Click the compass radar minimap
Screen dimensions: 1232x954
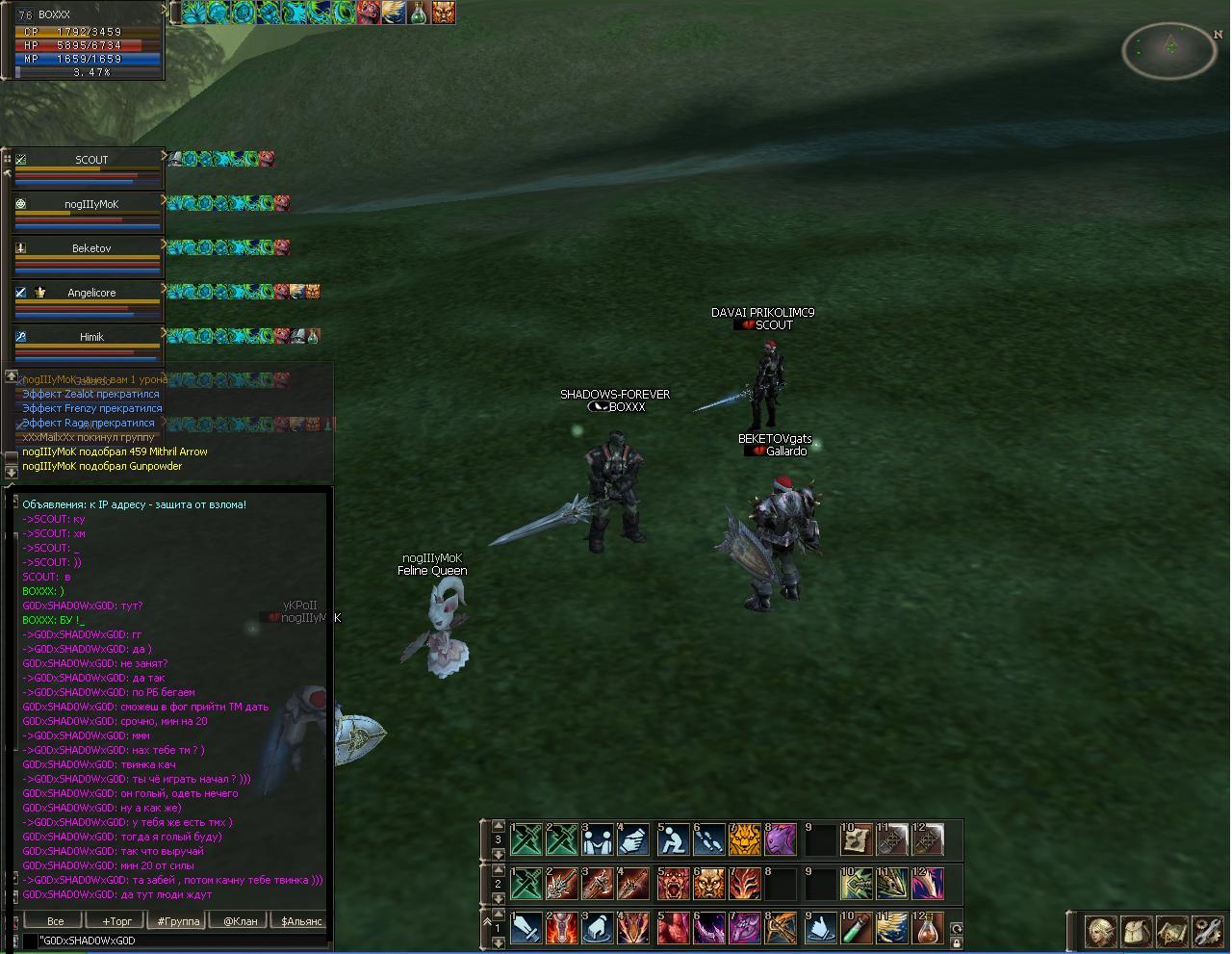click(x=1169, y=49)
